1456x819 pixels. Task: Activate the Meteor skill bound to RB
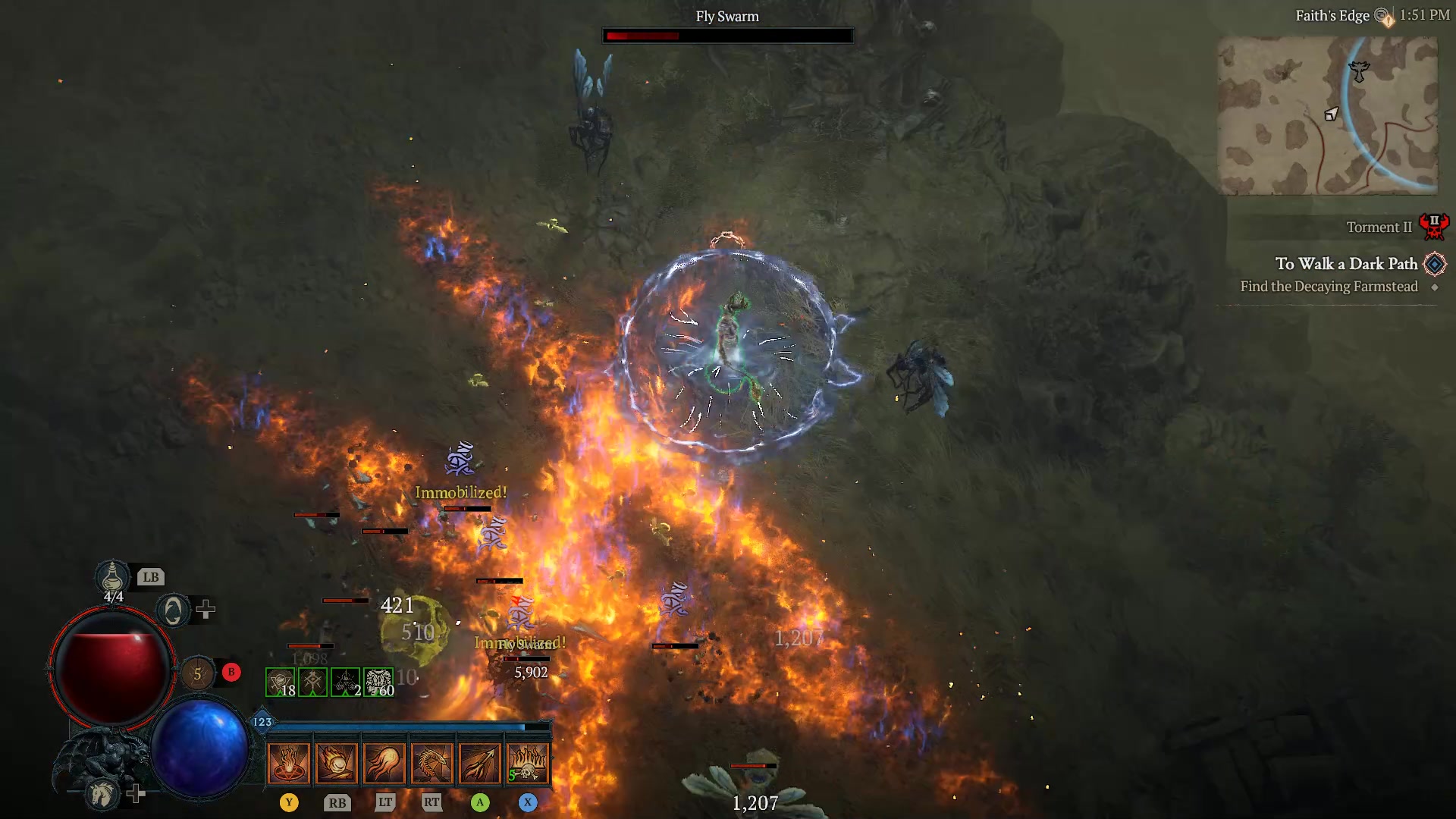coord(338,762)
